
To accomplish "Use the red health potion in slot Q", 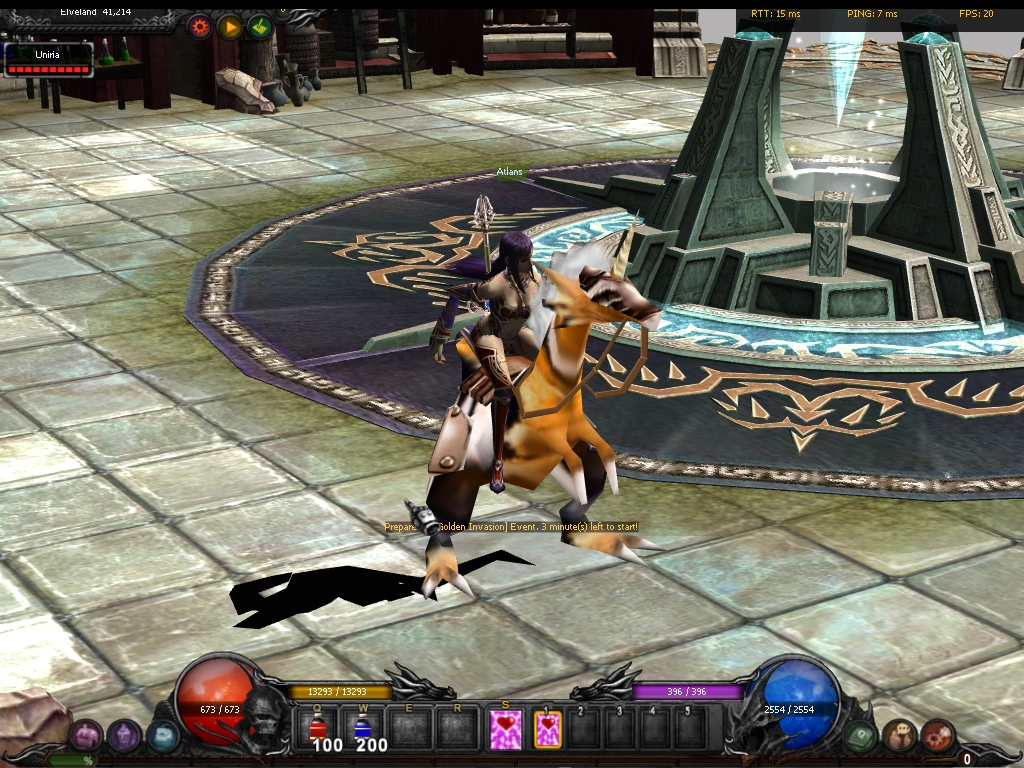I will pos(319,727).
